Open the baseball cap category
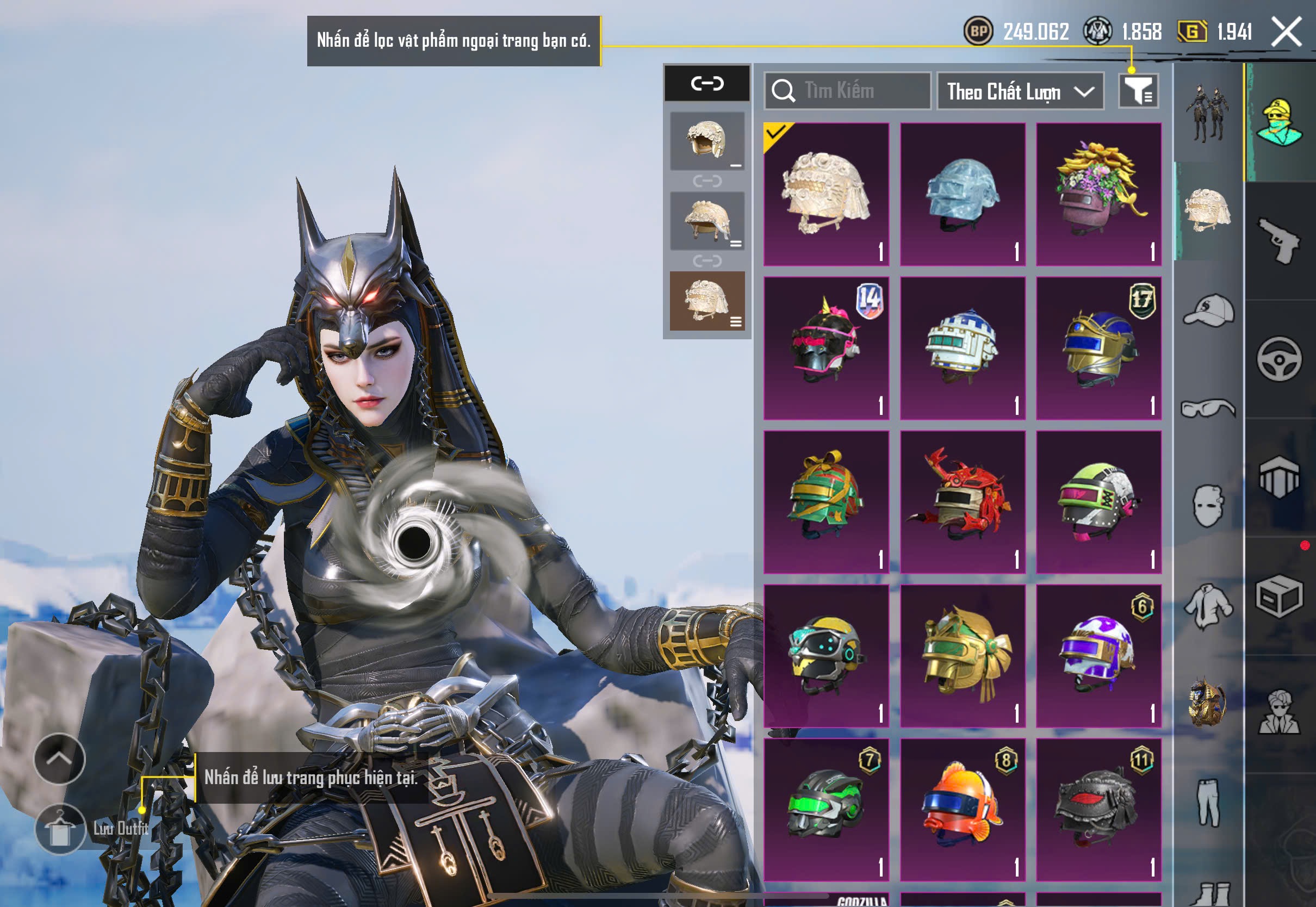The height and width of the screenshot is (907, 1316). (x=1208, y=310)
